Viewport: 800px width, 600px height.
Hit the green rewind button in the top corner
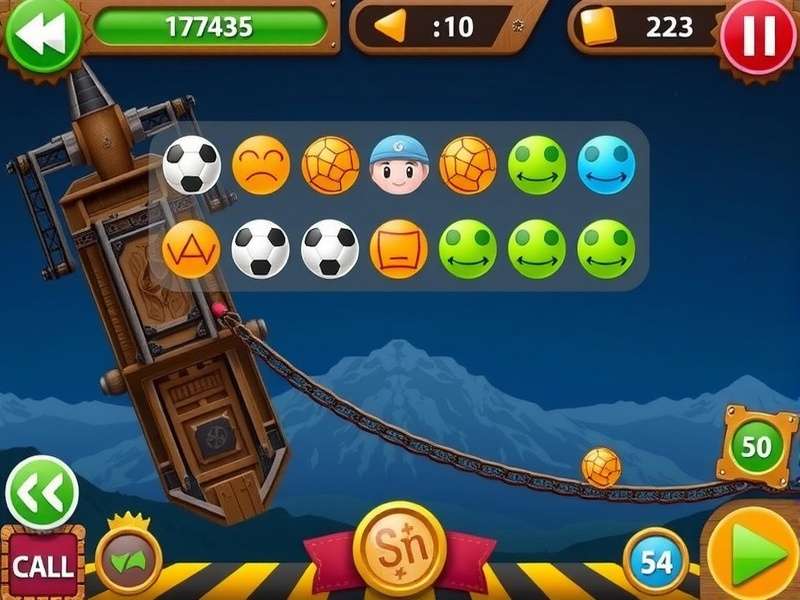pos(42,32)
